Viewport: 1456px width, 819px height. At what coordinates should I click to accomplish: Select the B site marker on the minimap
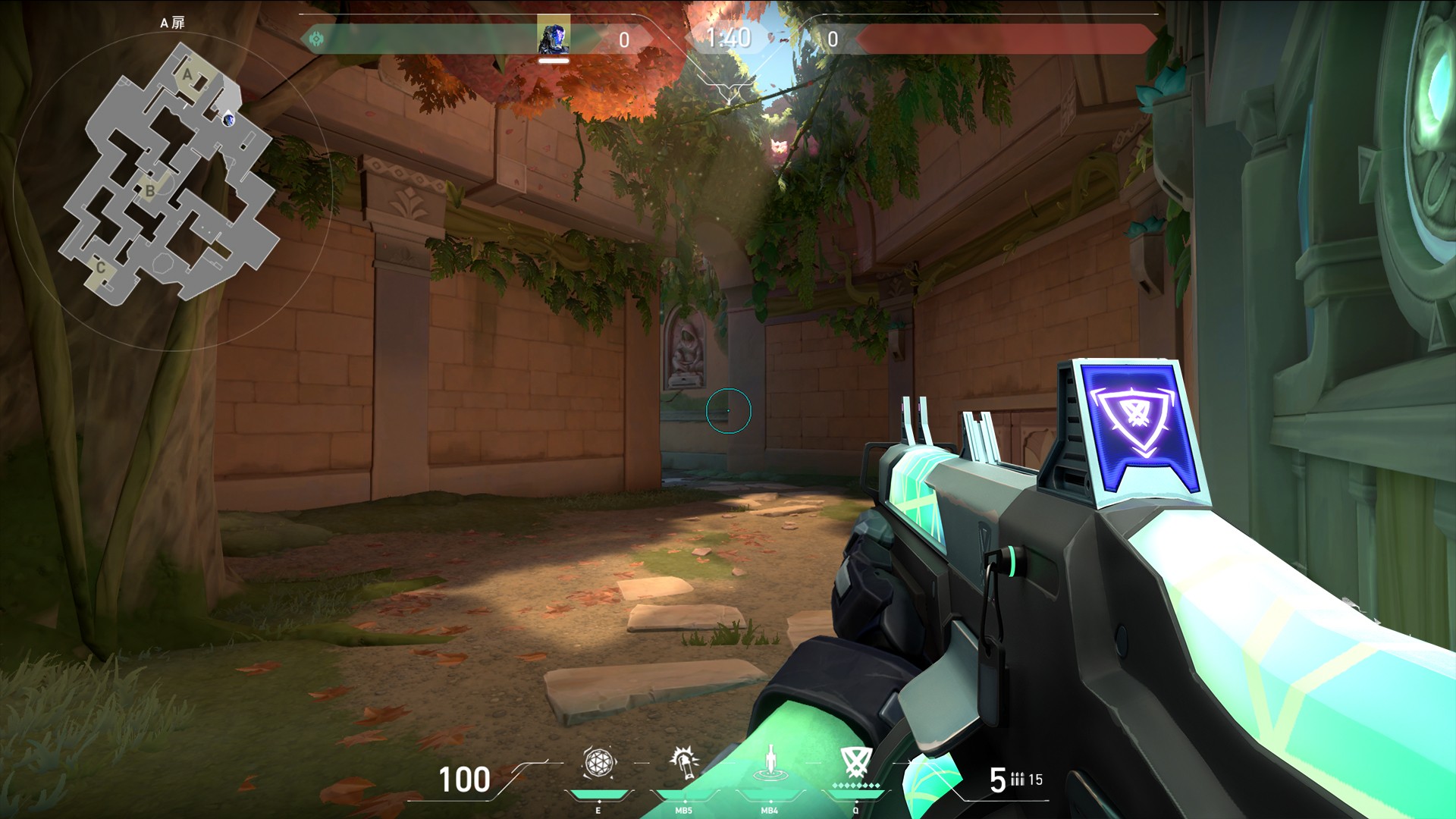tap(150, 190)
